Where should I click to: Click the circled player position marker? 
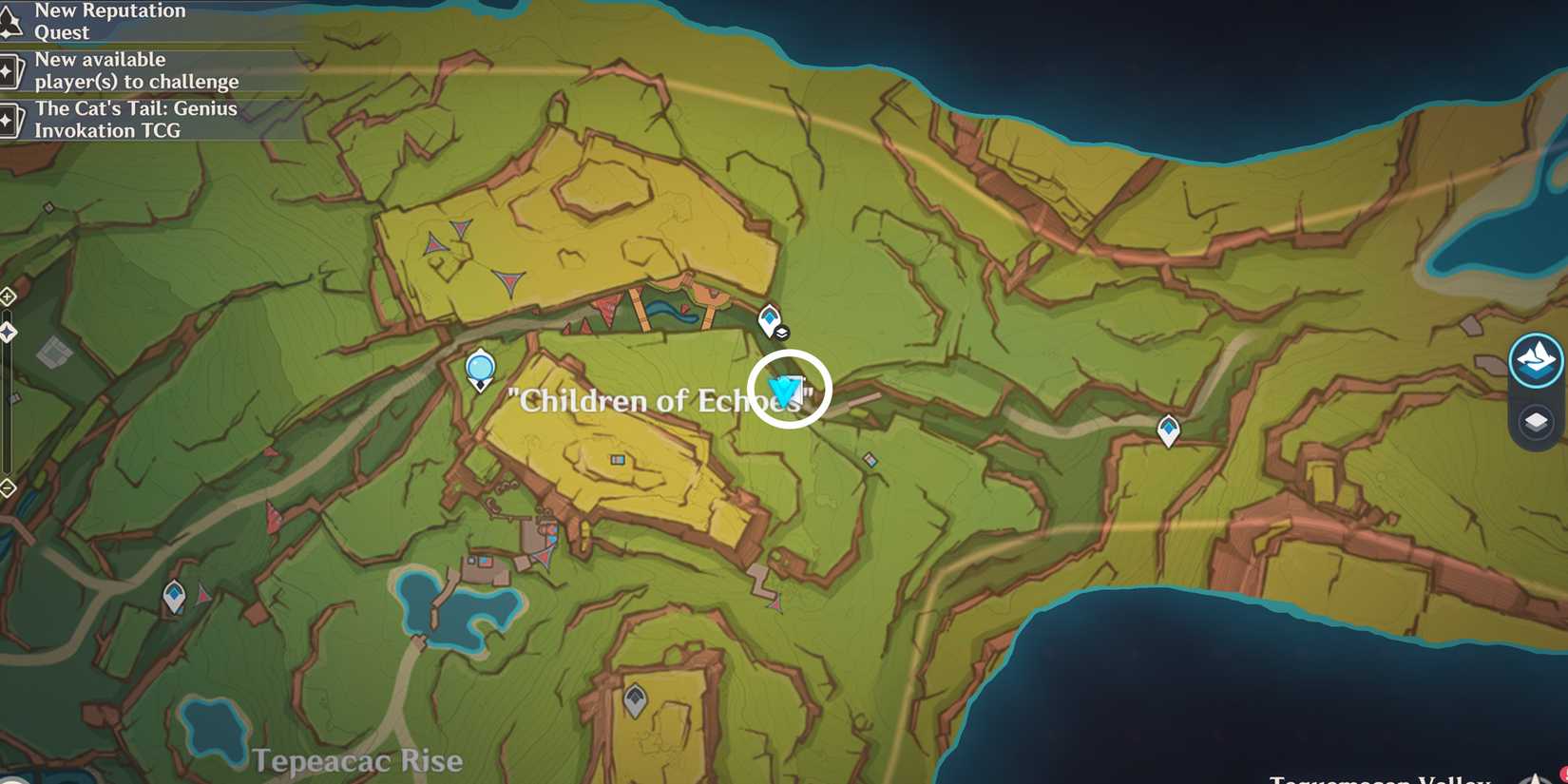pos(783,388)
